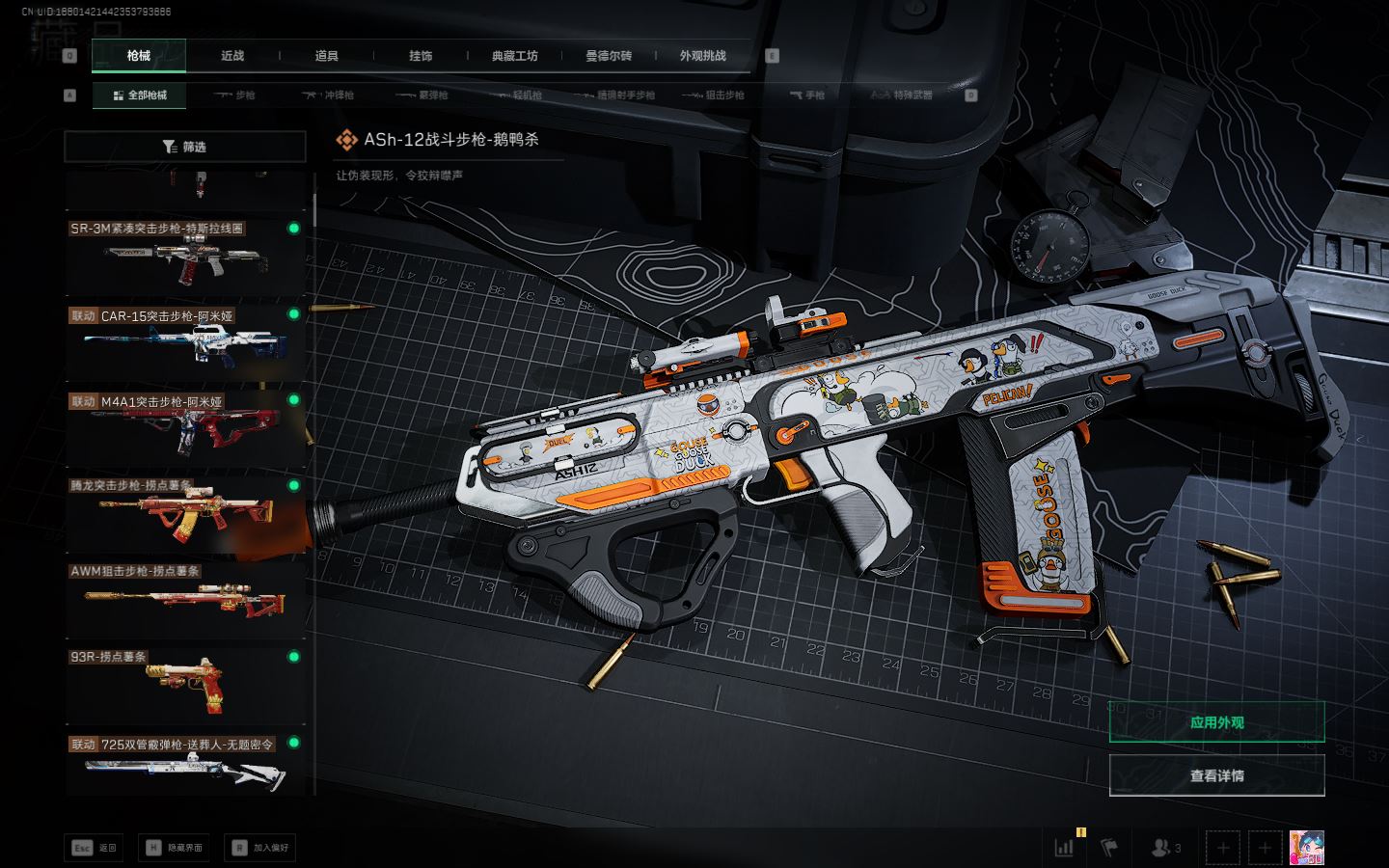Filter weapons by 步枪 rifle category

234,95
